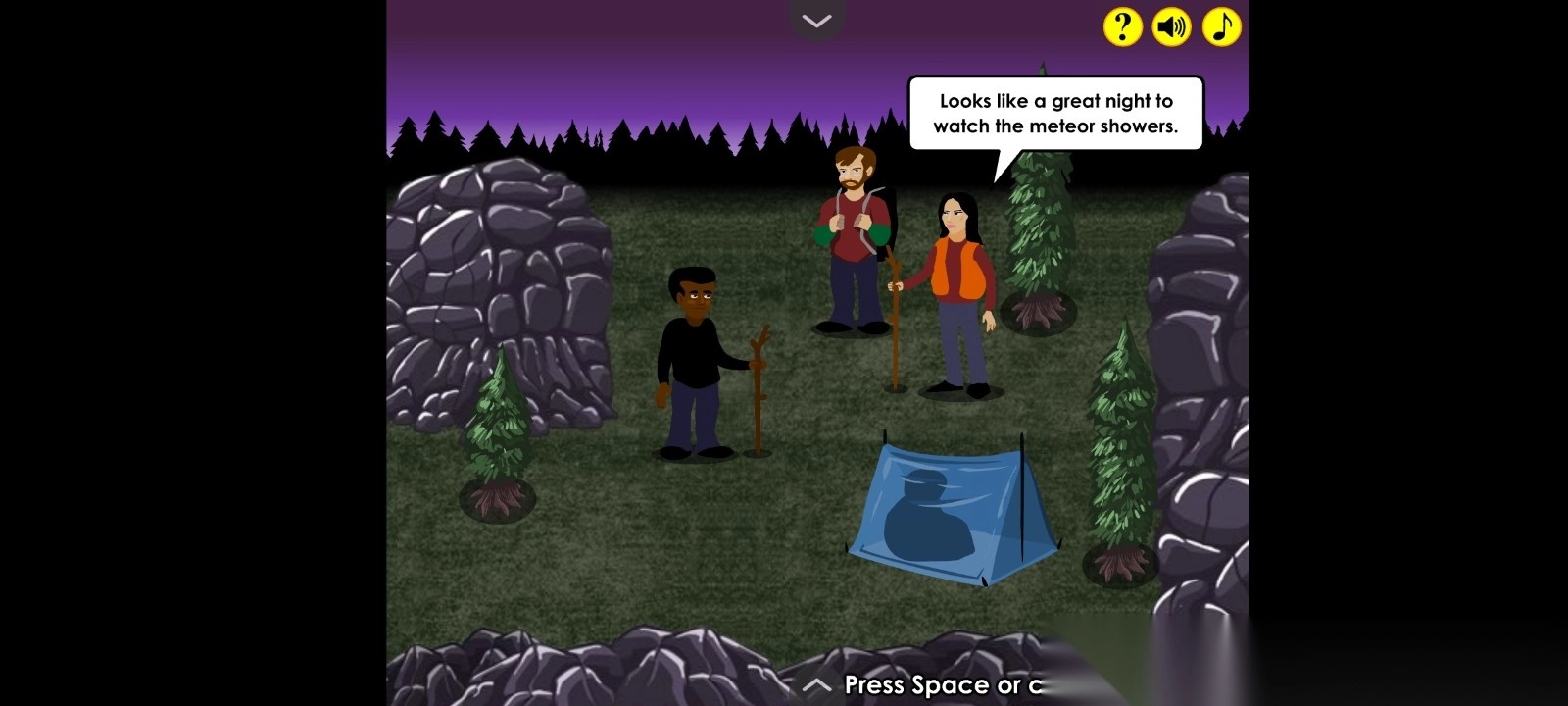Open the yellow question mark help button

pyautogui.click(x=1122, y=26)
